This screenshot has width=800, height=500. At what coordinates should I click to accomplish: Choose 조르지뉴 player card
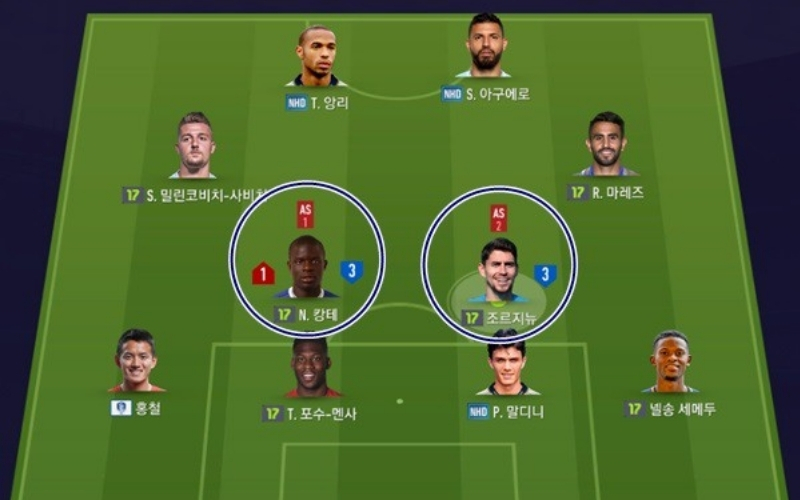pyautogui.click(x=498, y=270)
